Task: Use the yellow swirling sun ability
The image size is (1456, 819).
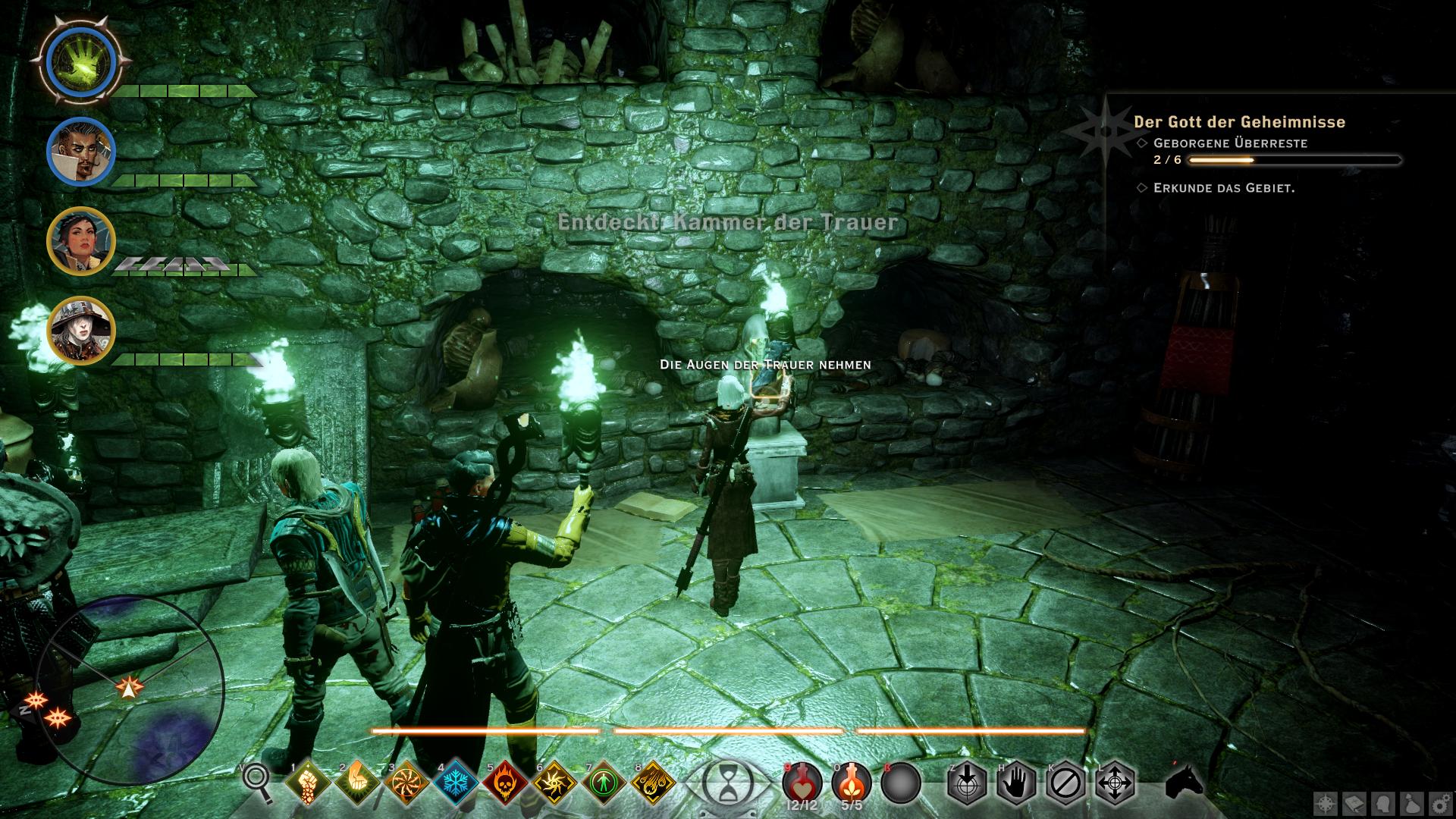Action: 555,783
